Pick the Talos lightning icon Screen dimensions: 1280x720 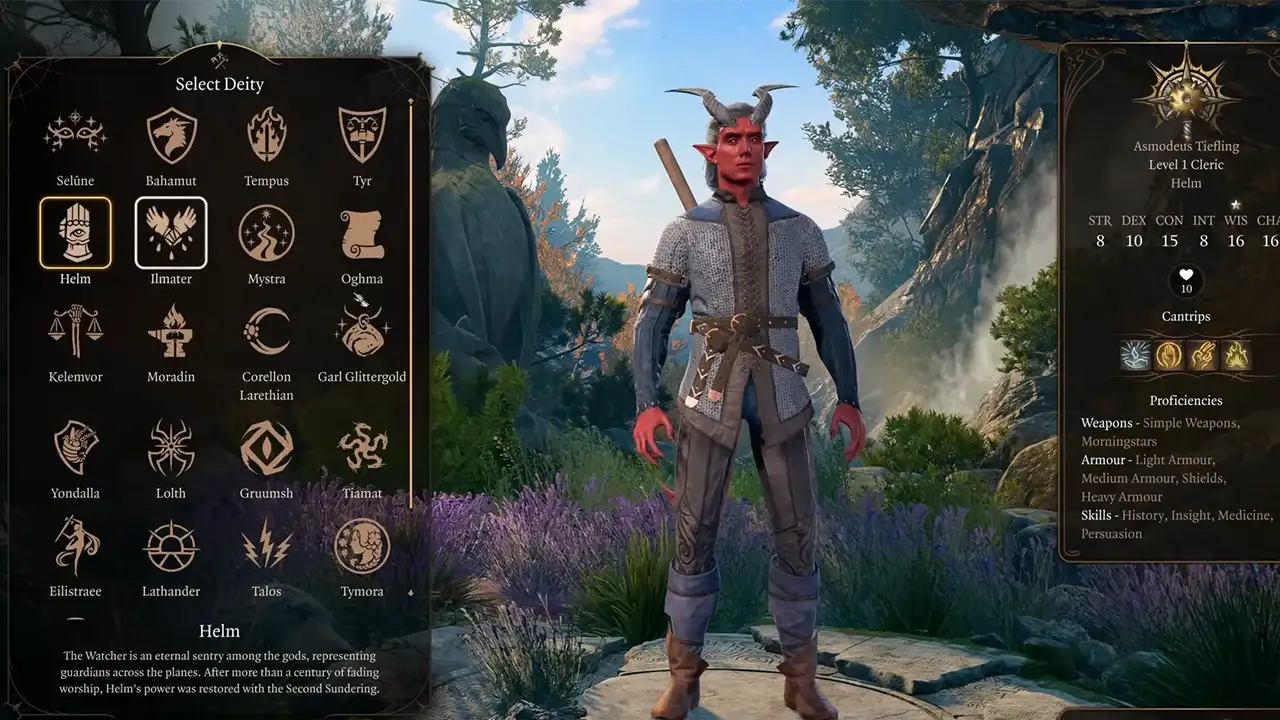tap(266, 545)
